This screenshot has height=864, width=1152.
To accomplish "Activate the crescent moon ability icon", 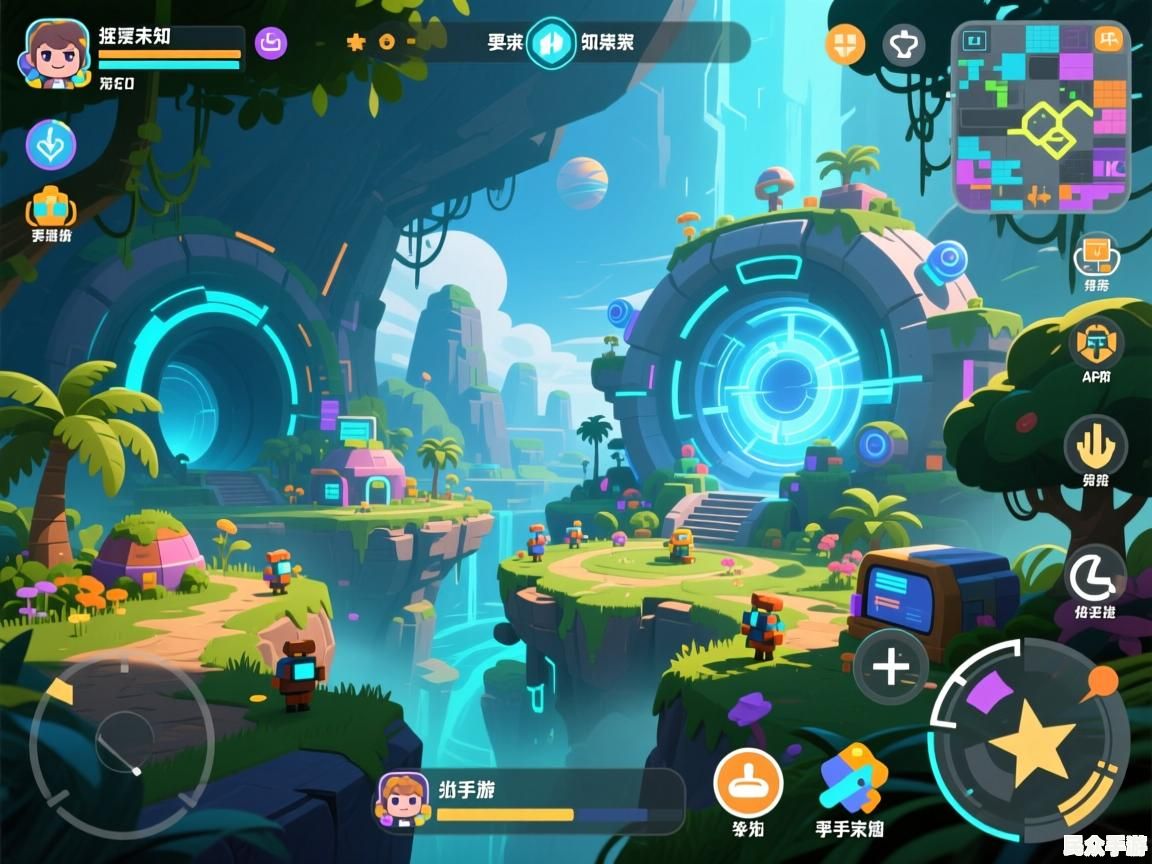I will click(x=1095, y=577).
